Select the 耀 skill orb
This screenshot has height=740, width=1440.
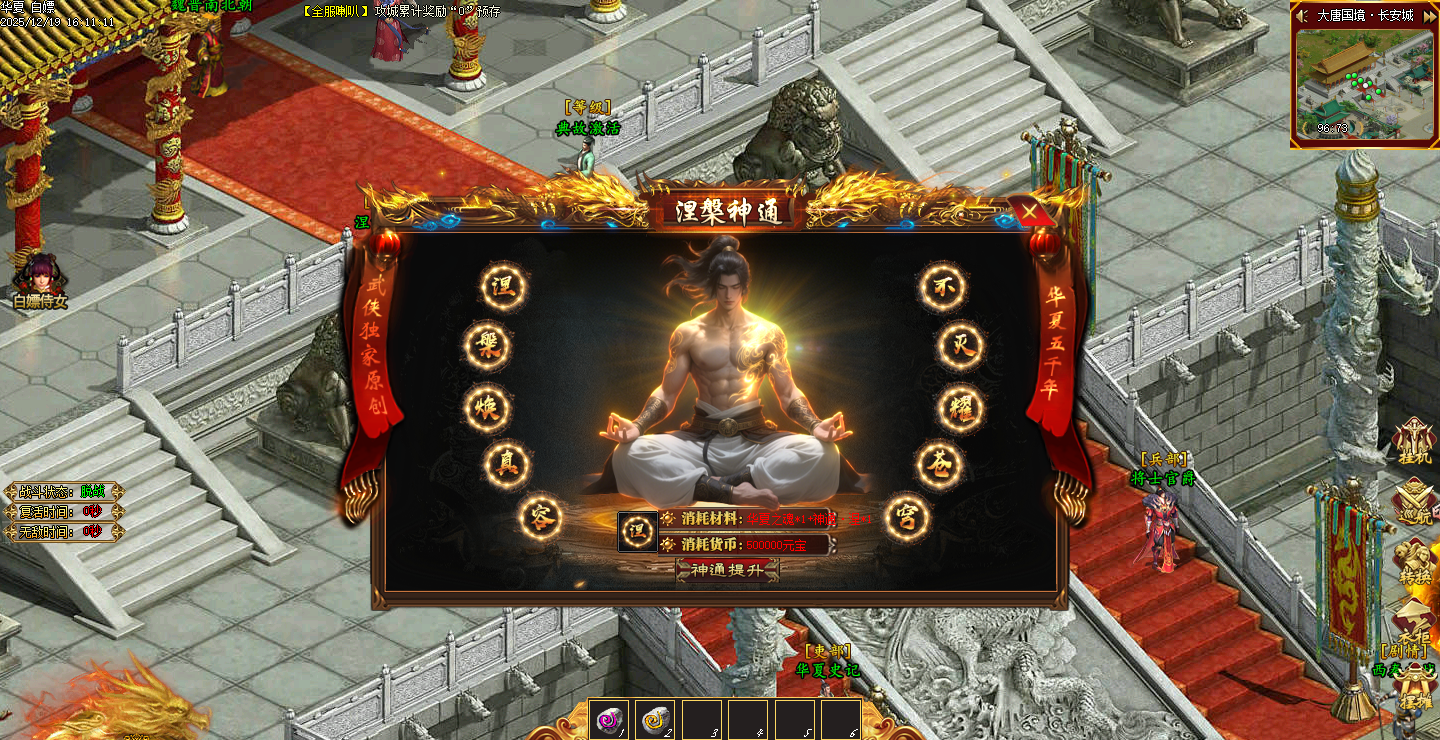[961, 408]
